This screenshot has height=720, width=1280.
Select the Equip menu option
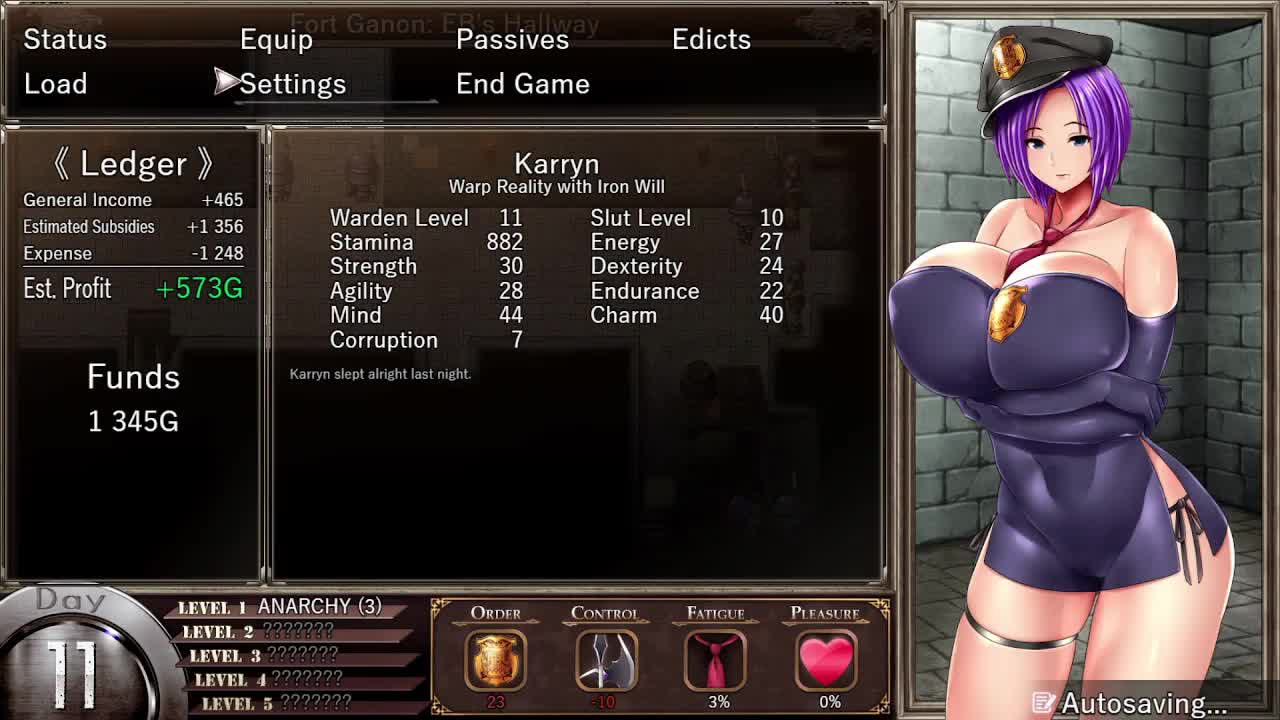coord(276,39)
